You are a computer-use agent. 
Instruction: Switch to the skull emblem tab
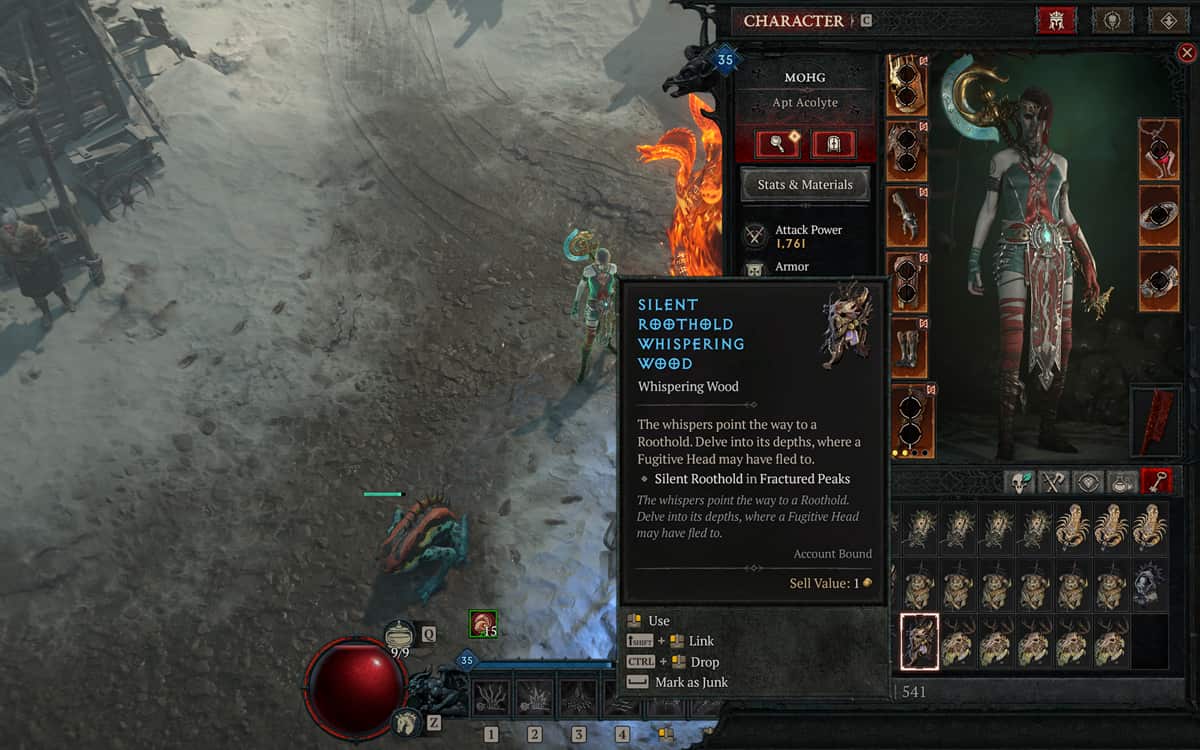coord(1112,20)
